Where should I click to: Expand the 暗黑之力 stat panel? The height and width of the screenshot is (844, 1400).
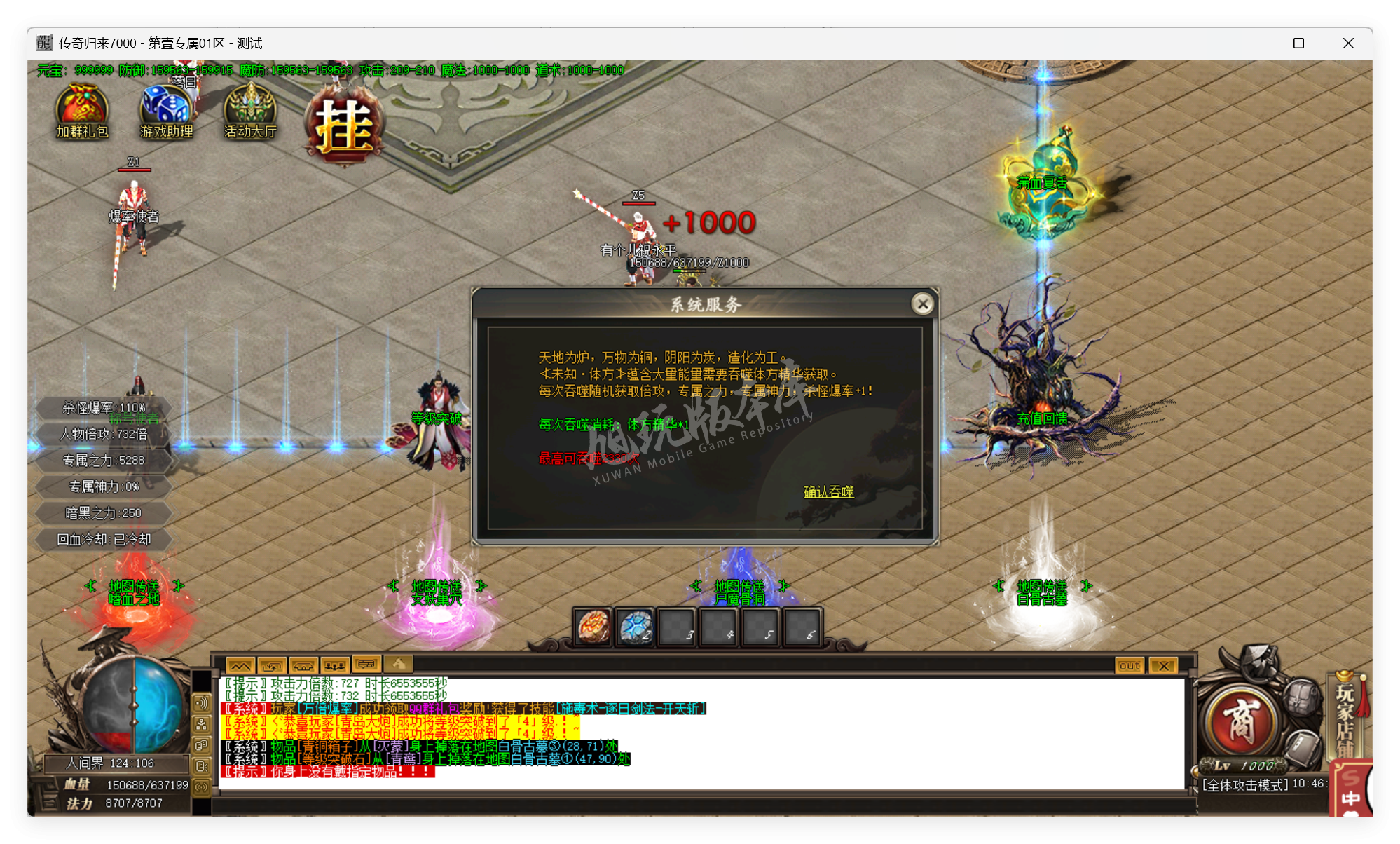103,512
